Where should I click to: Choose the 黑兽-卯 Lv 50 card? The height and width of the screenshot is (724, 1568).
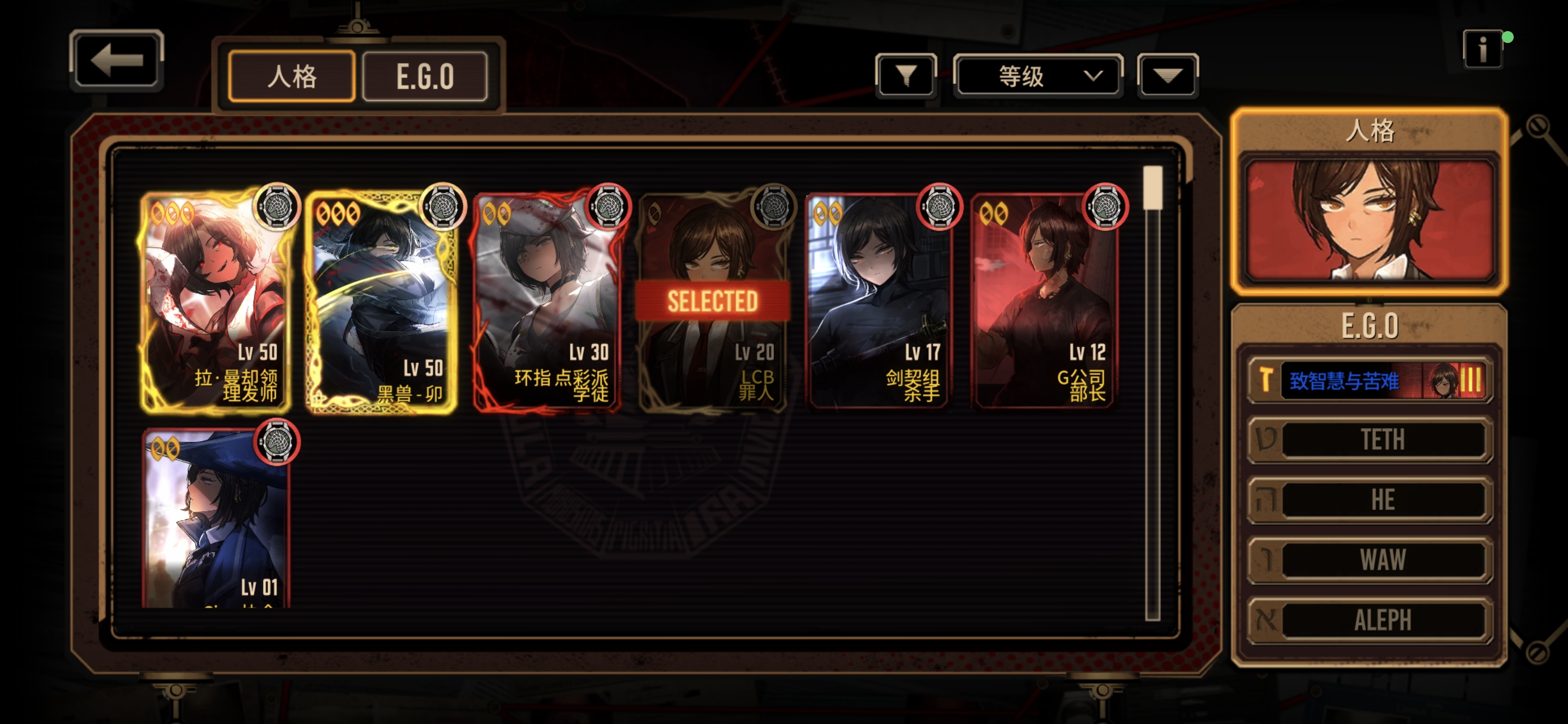point(382,301)
